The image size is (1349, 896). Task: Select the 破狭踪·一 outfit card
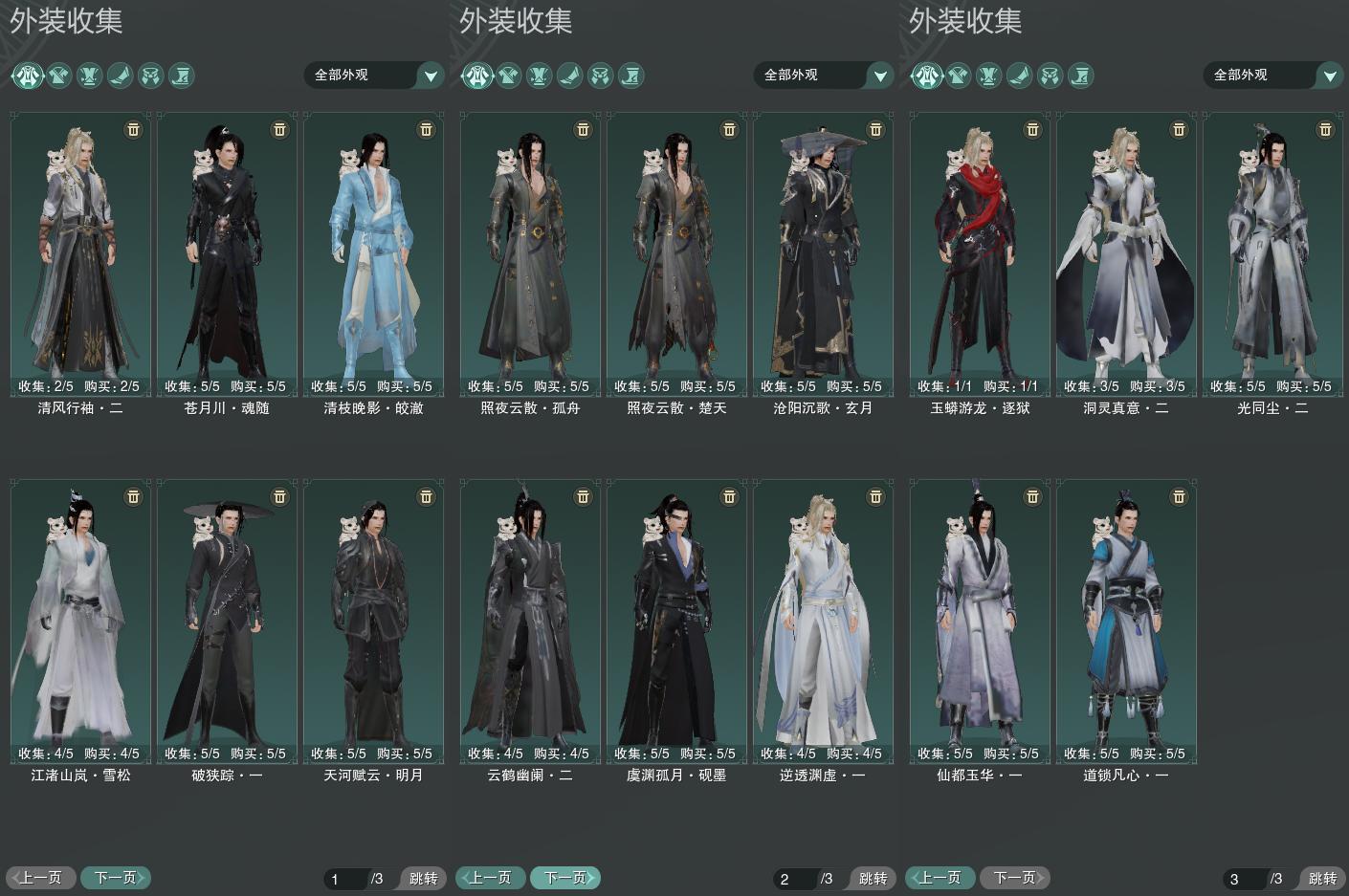227,622
